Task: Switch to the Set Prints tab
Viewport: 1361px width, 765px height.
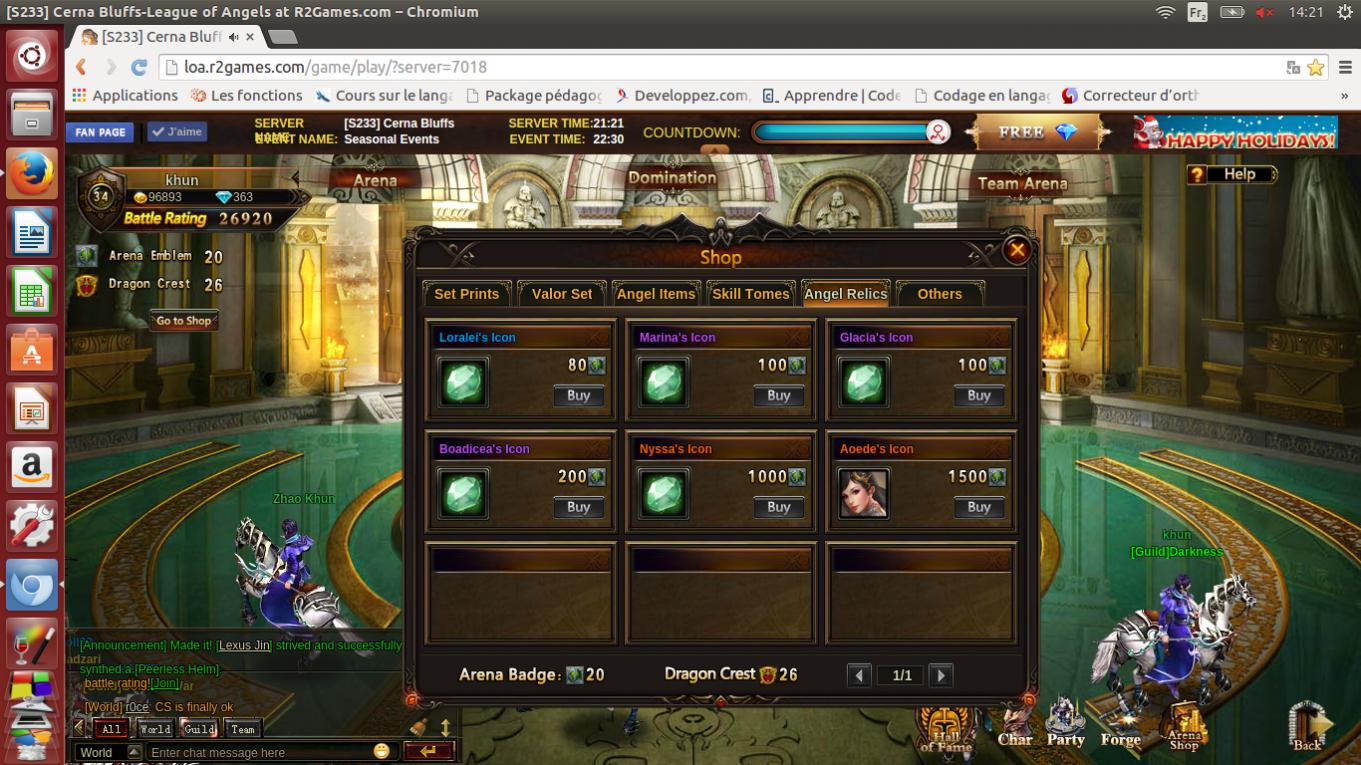Action: click(466, 294)
